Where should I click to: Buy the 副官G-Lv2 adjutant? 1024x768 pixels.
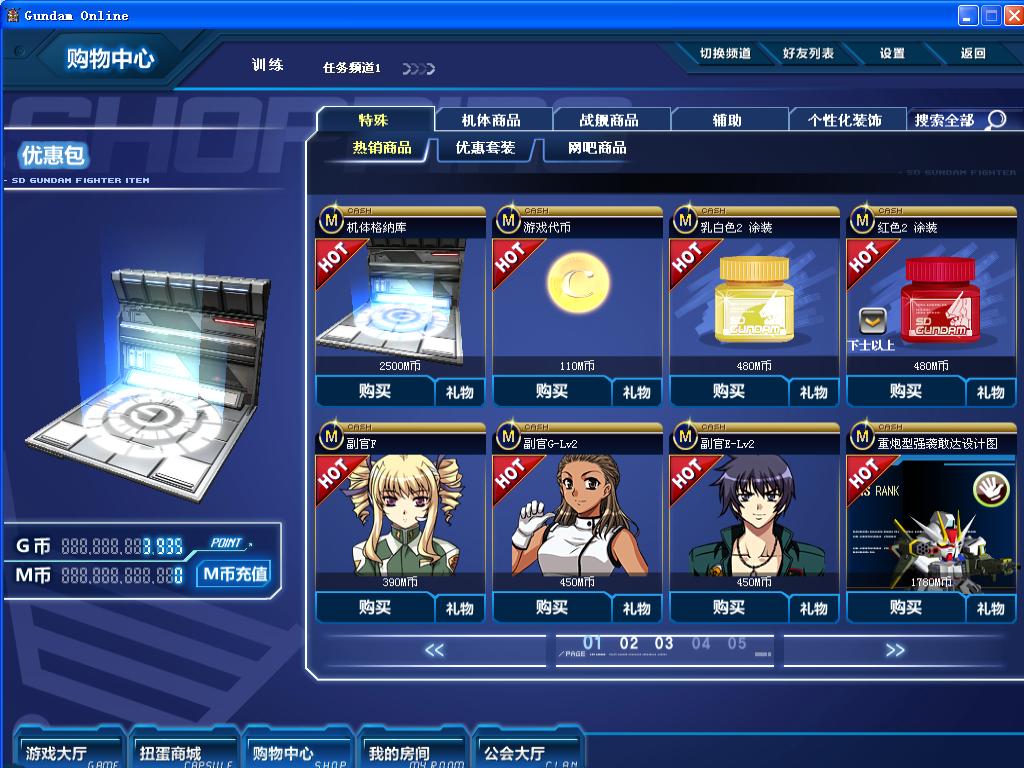pyautogui.click(x=552, y=607)
